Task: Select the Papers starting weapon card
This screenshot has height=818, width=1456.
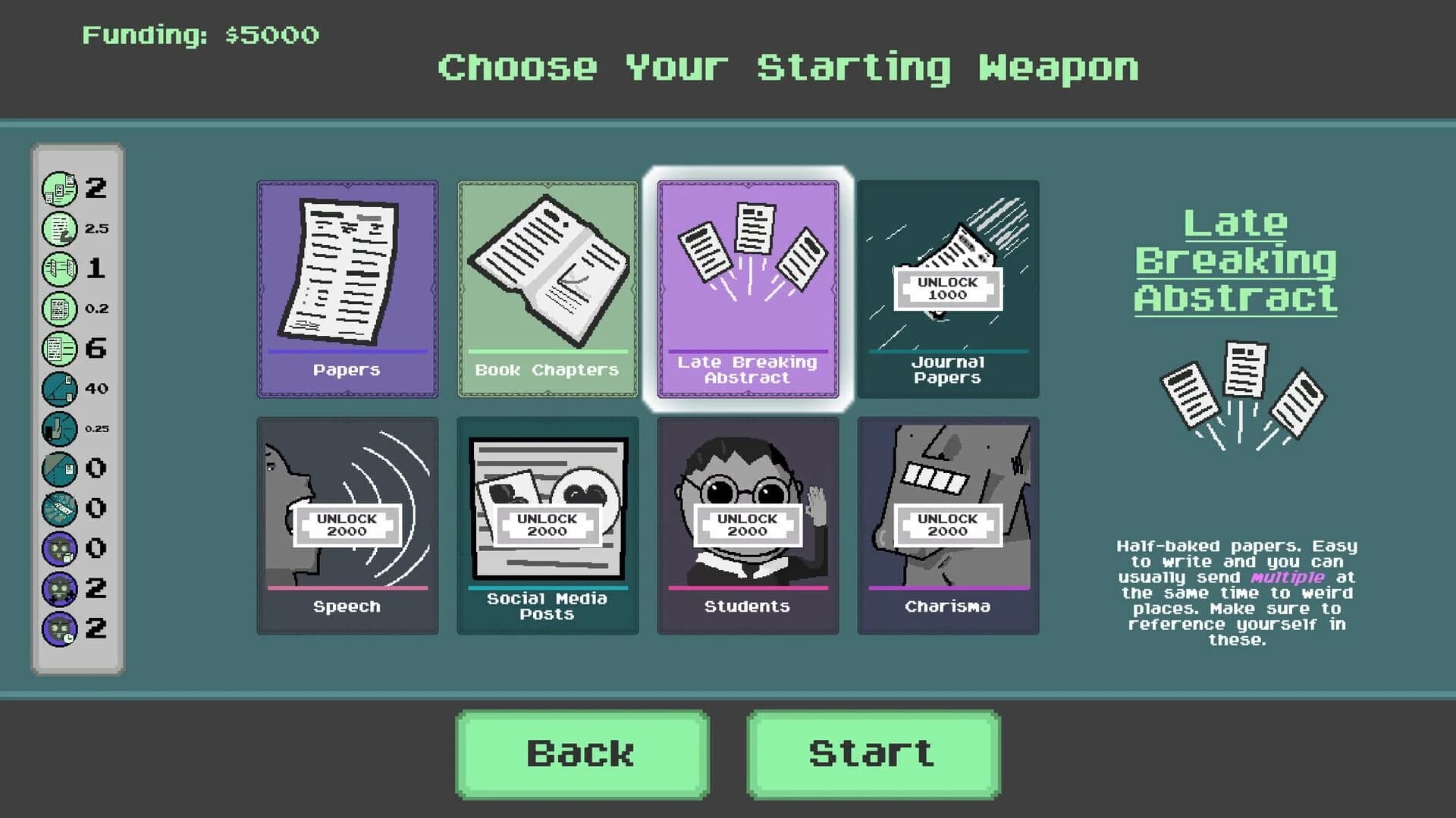Action: point(347,288)
